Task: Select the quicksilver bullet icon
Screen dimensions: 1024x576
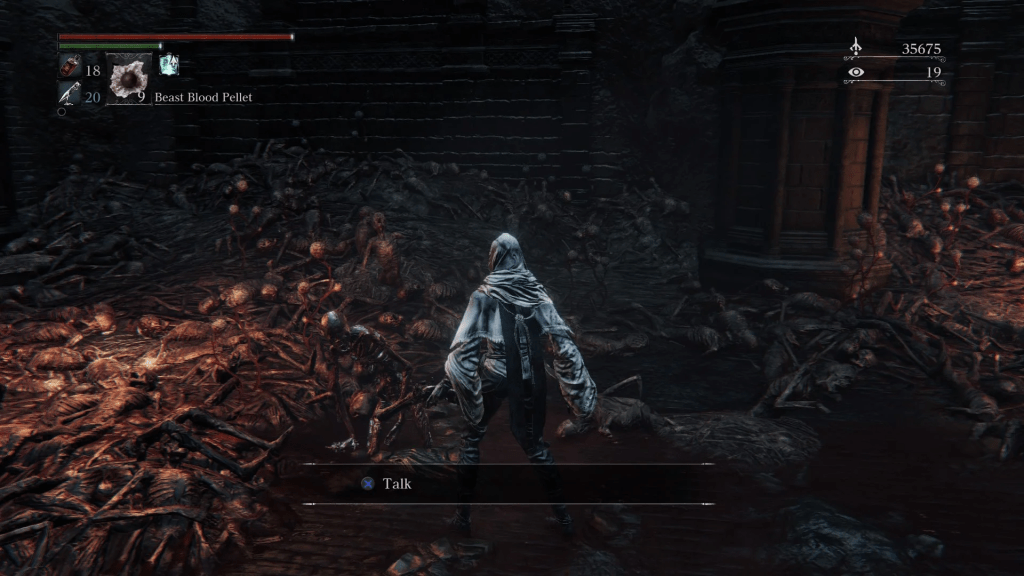Action: click(x=70, y=95)
